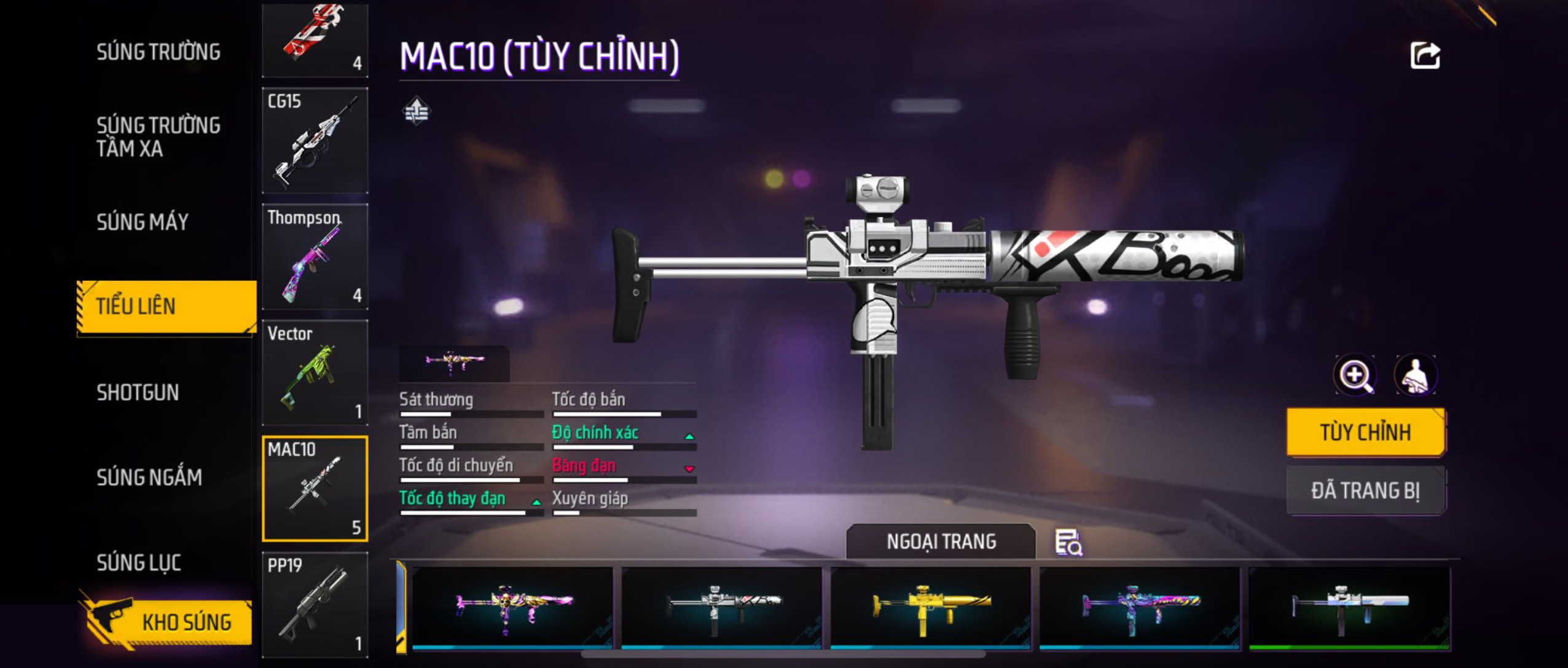Click the yellow Tùy Chỉnh customize button
Image resolution: width=1568 pixels, height=668 pixels.
[1365, 432]
